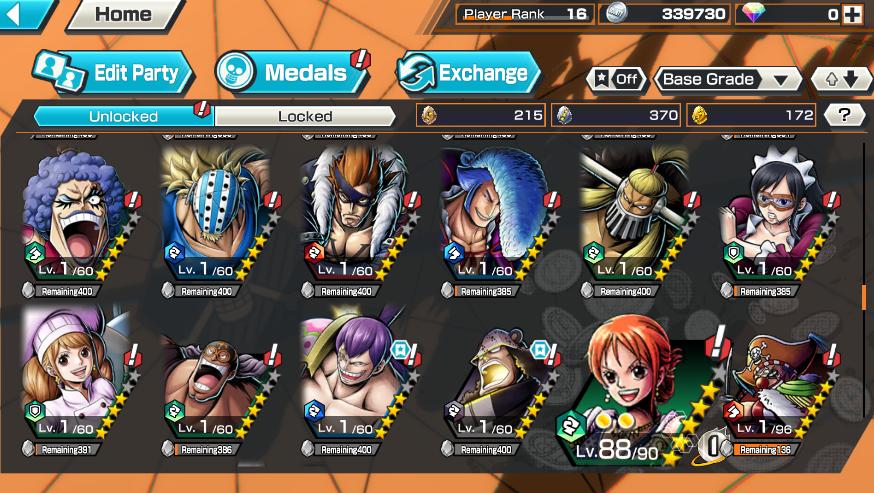Go back using the arrow button
This screenshot has height=493, width=874.
[x=27, y=14]
